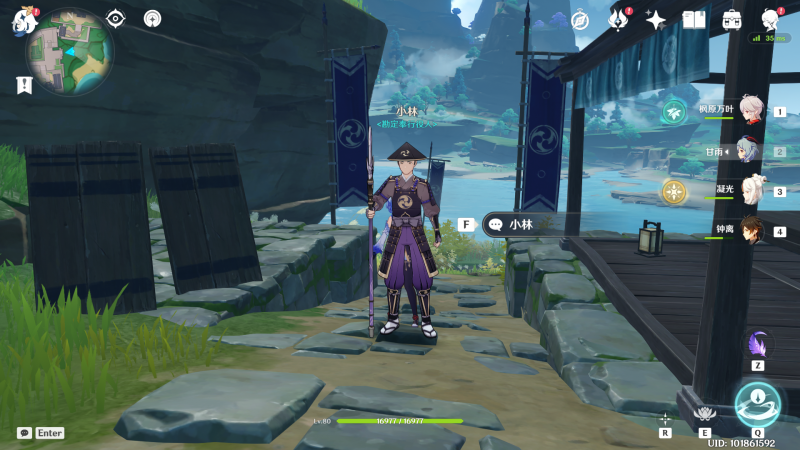Activate the lotus elemental skill icon

[x=706, y=413]
